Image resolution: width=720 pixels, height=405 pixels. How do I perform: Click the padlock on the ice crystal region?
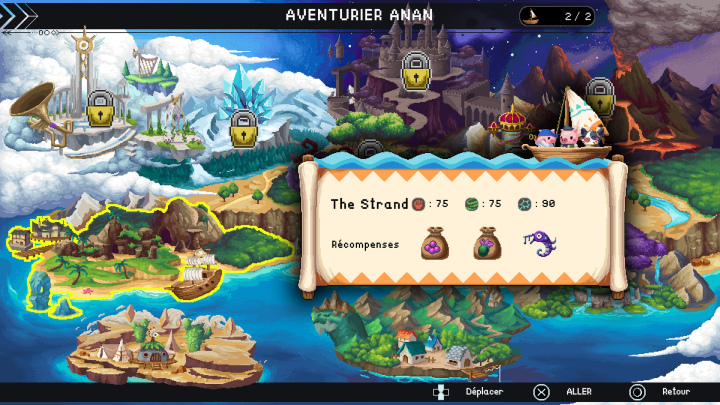243,128
